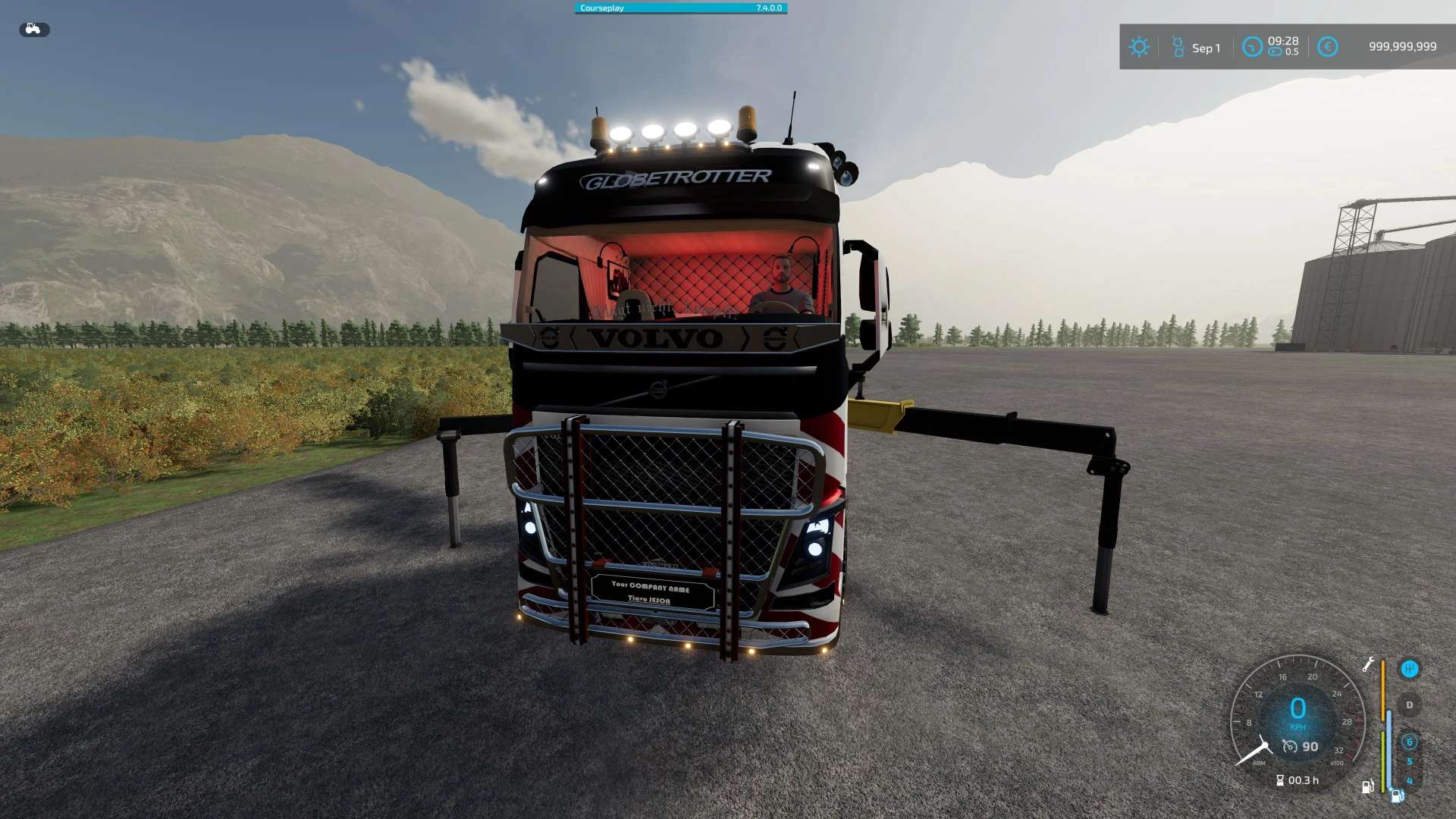Click the white fuel pump icon
The height and width of the screenshot is (819, 1456).
tap(1367, 786)
